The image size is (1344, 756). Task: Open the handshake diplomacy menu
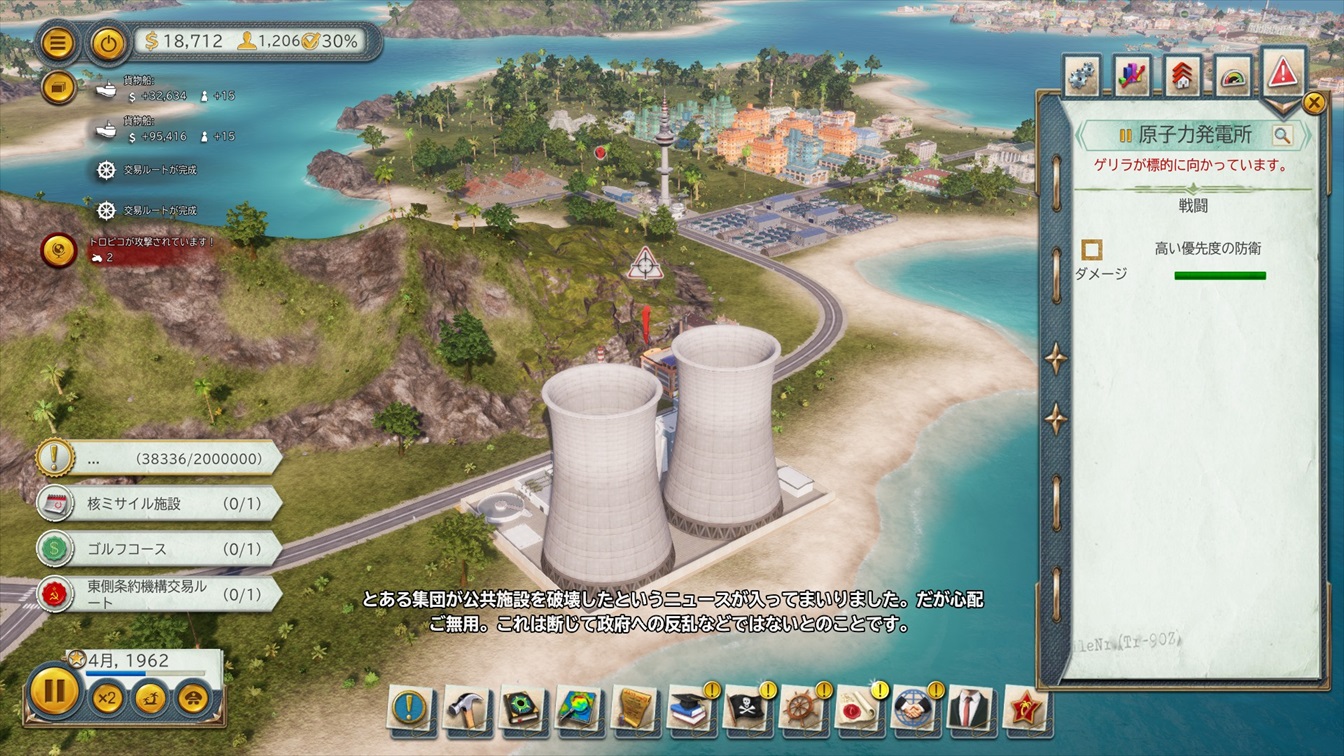pos(914,709)
